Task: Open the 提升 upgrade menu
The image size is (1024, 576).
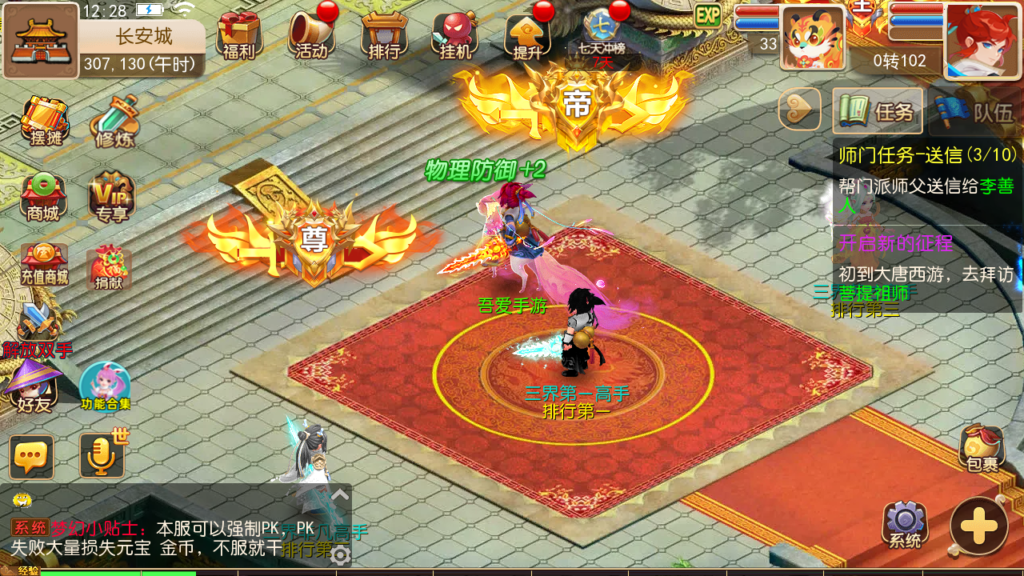Action: coord(527,34)
